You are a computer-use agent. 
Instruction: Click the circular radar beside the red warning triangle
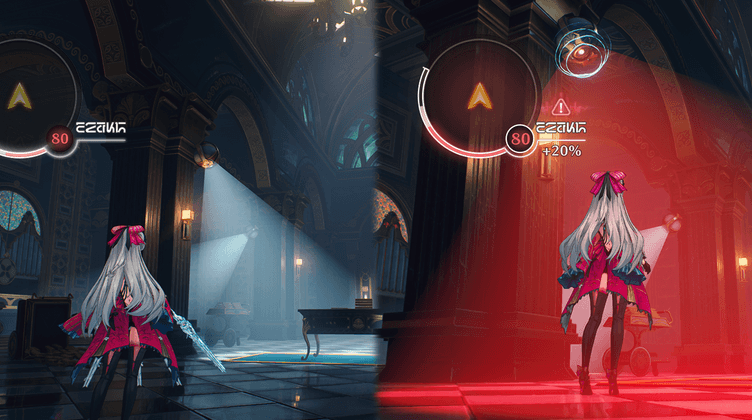(479, 96)
